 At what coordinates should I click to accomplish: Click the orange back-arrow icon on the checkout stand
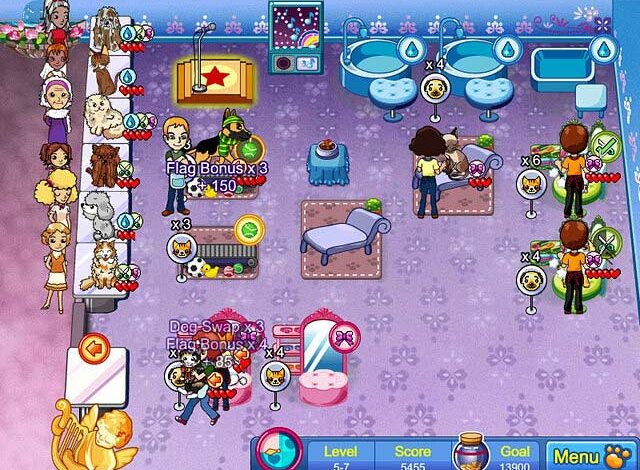tap(95, 349)
